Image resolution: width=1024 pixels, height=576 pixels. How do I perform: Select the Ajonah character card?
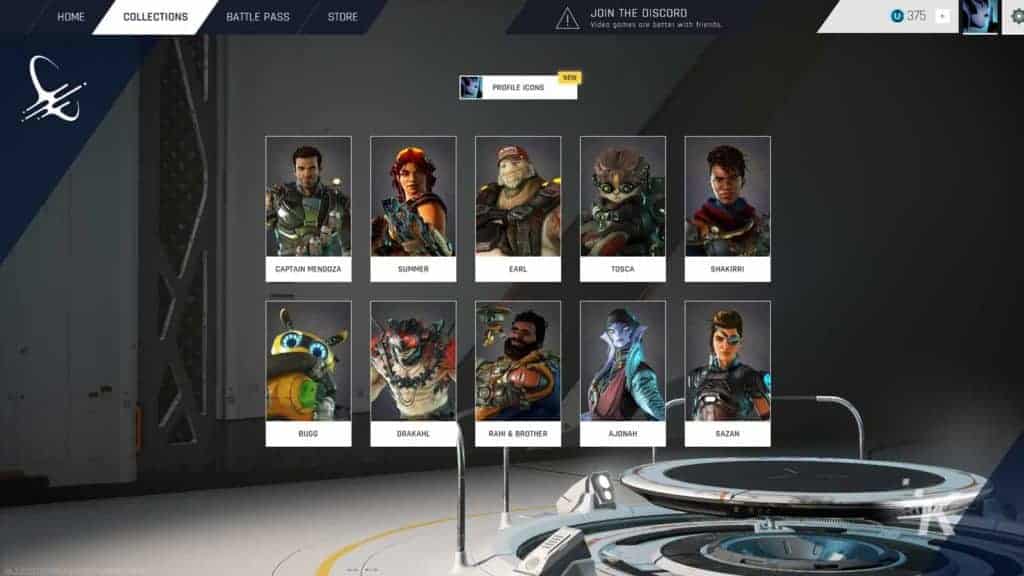point(623,373)
